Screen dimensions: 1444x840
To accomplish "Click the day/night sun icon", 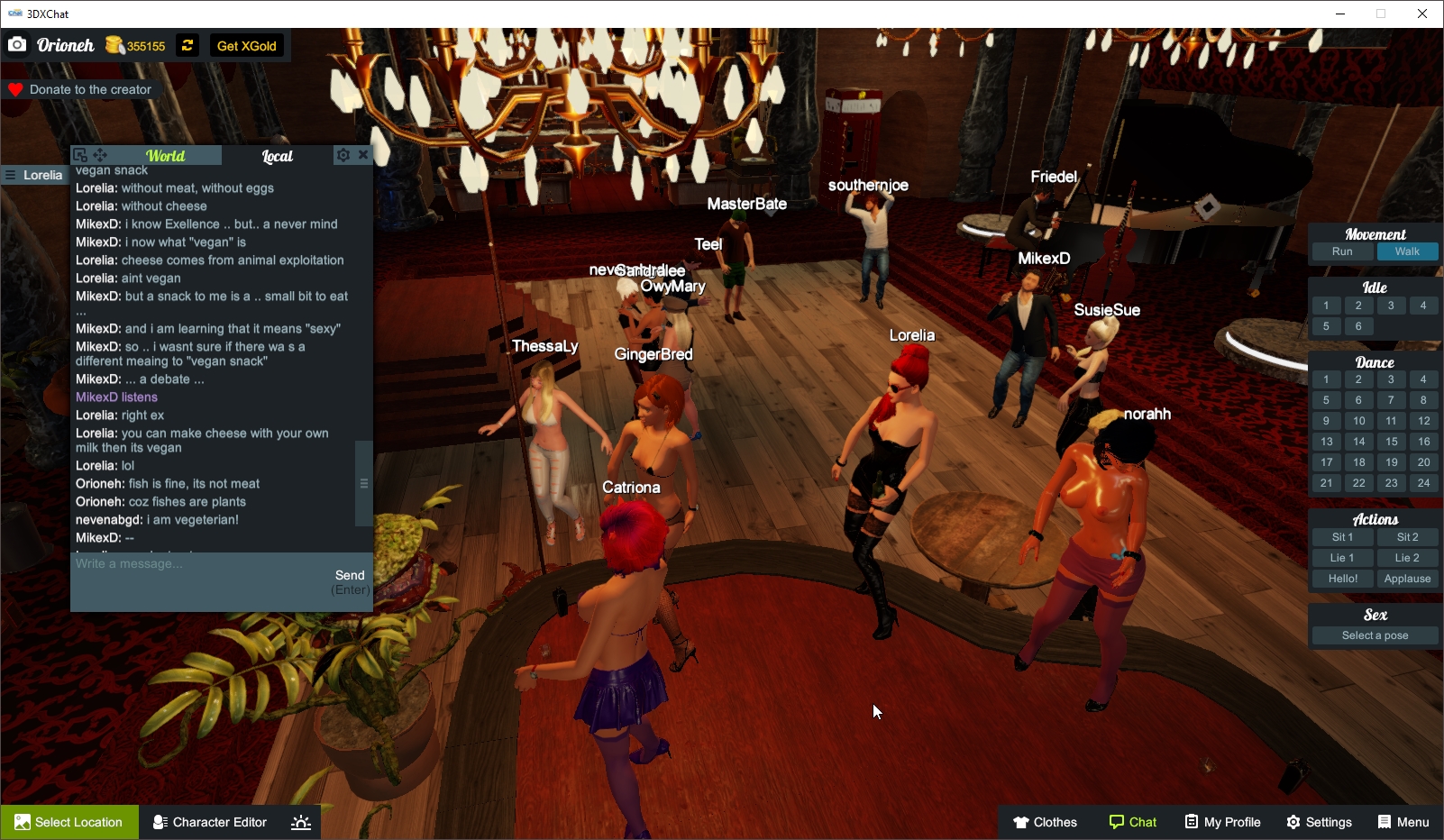I will point(300,821).
